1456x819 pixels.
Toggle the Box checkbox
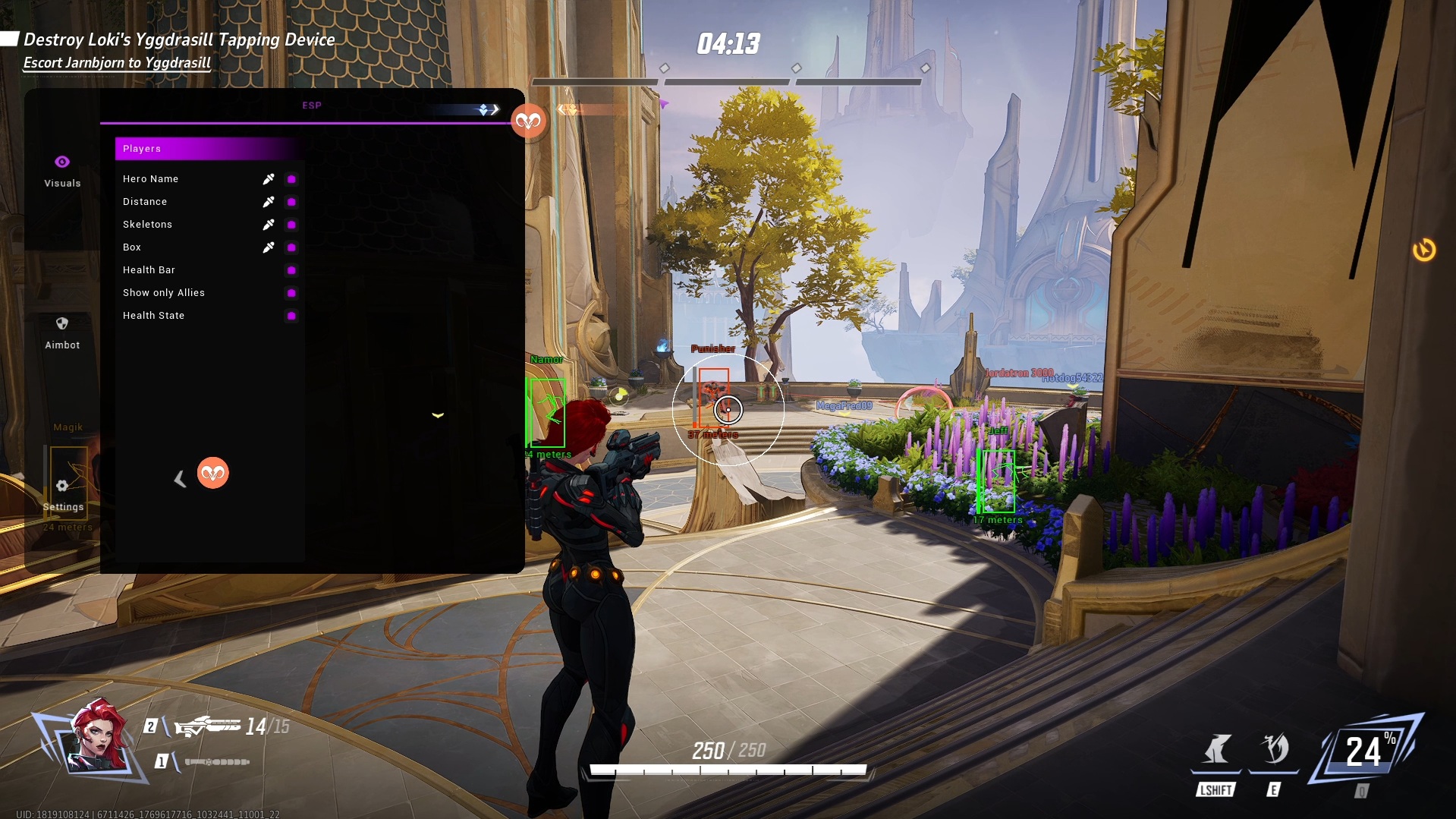(x=291, y=247)
